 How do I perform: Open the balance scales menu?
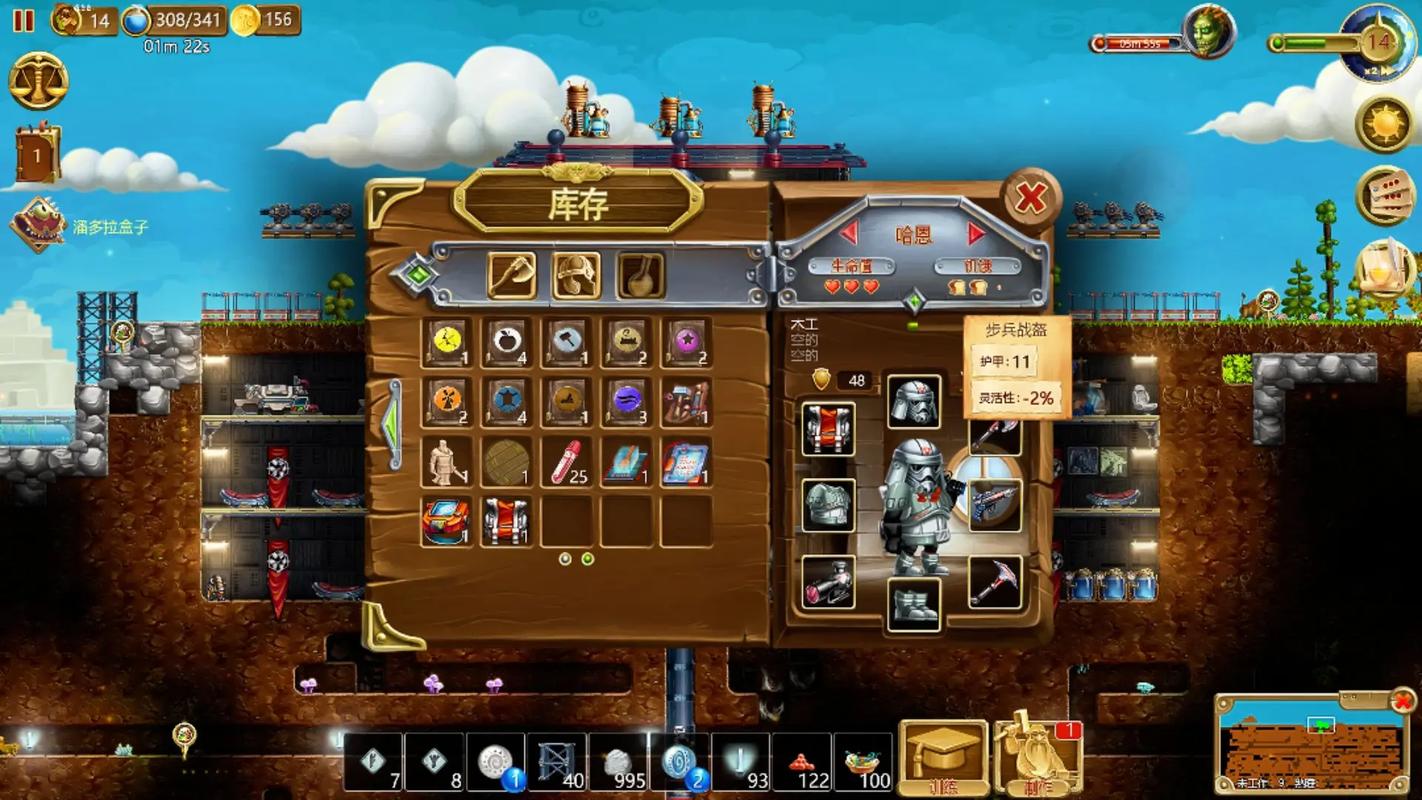(x=38, y=81)
